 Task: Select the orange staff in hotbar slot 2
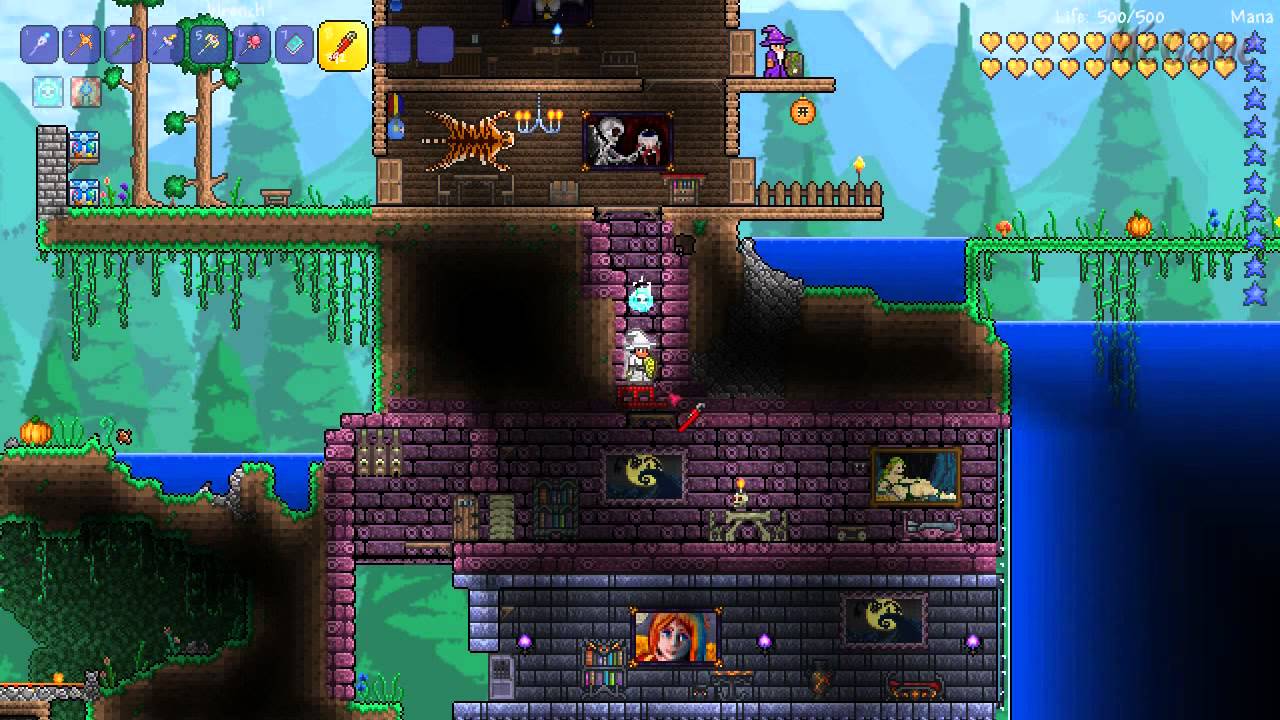(80, 45)
